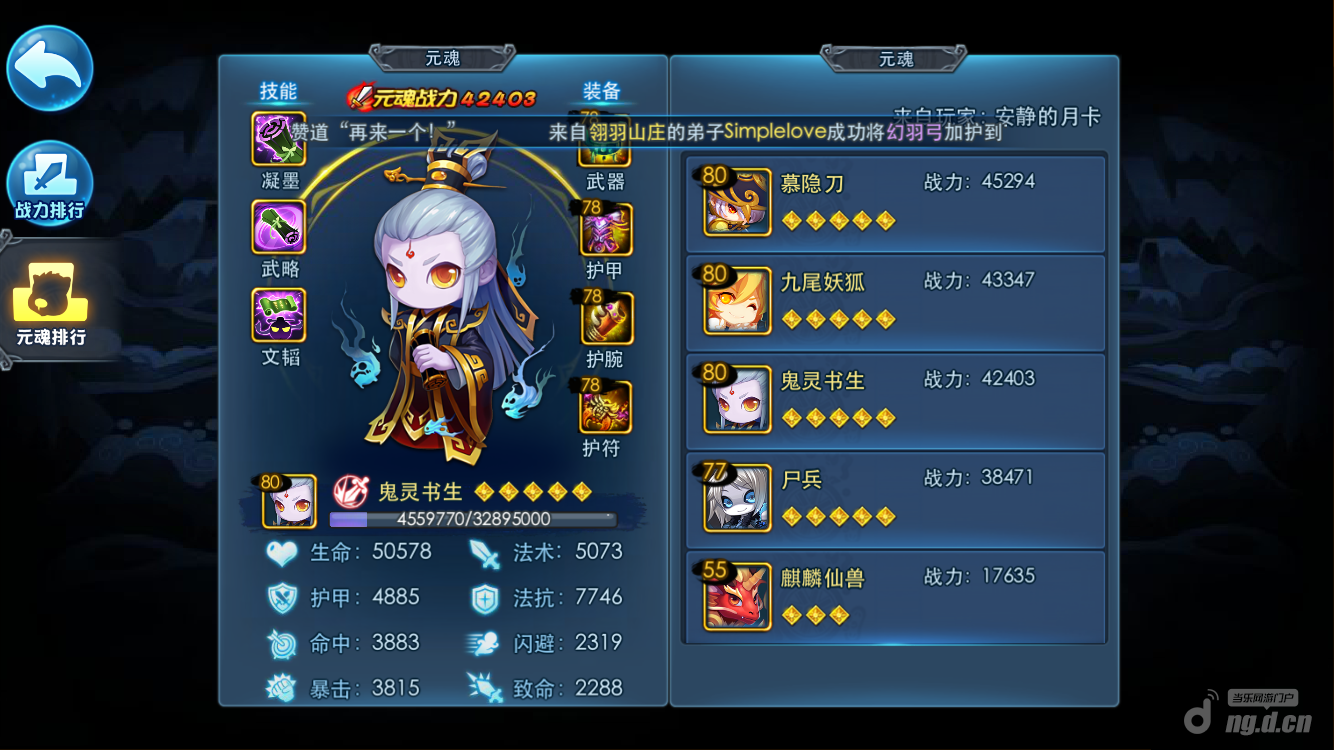This screenshot has height=750, width=1334.
Task: Select the 尸兵 list entry
Action: (895, 499)
